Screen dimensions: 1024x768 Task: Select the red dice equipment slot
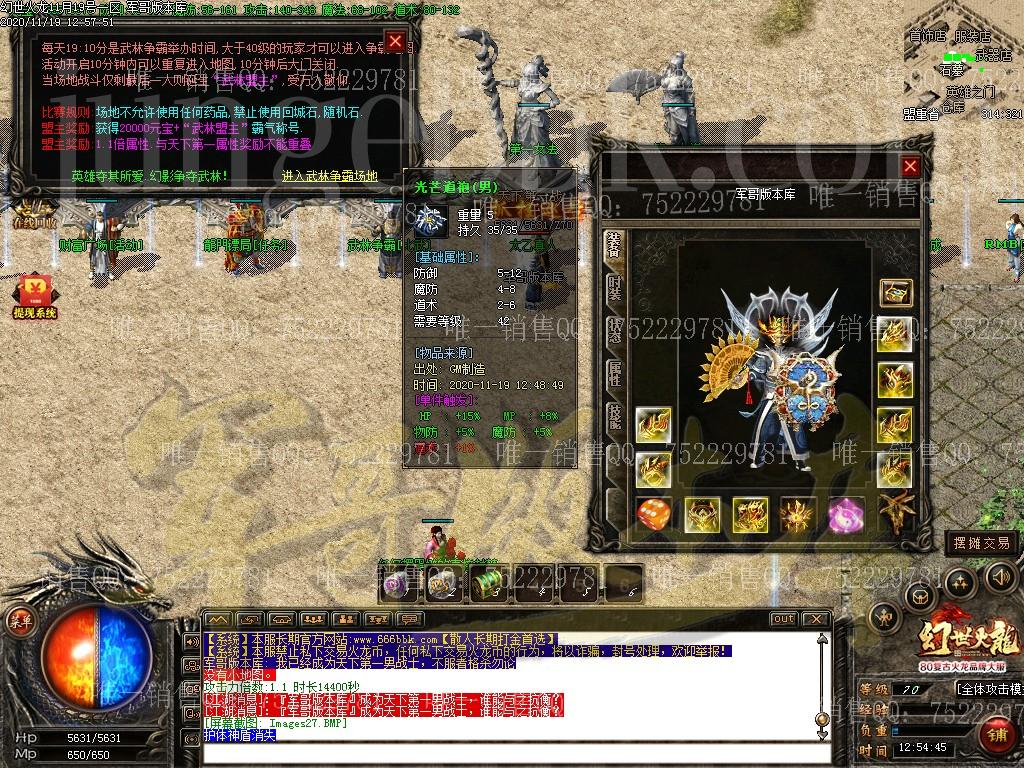coord(653,515)
